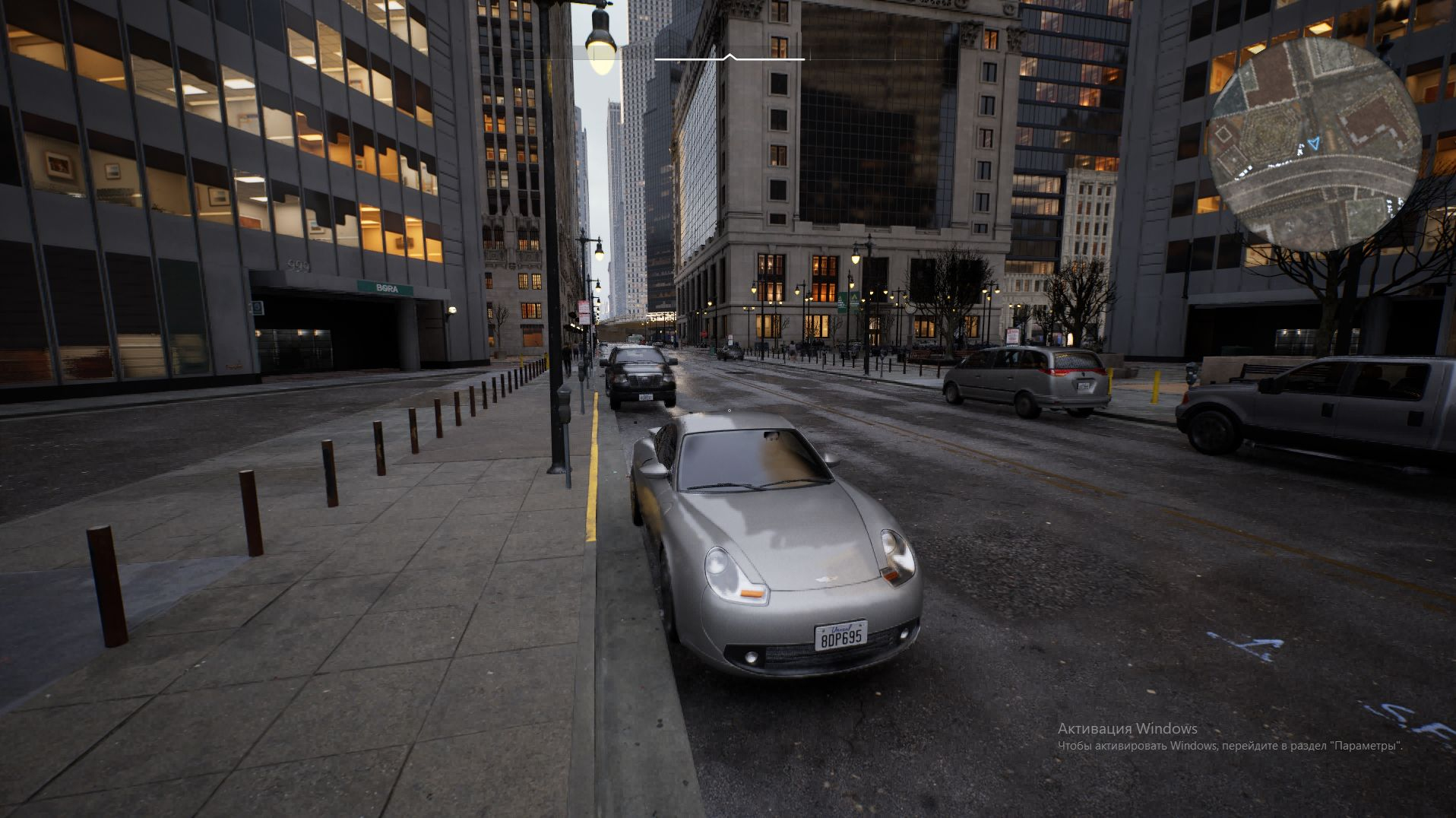
Task: Click the circular minimap
Action: point(1313,144)
